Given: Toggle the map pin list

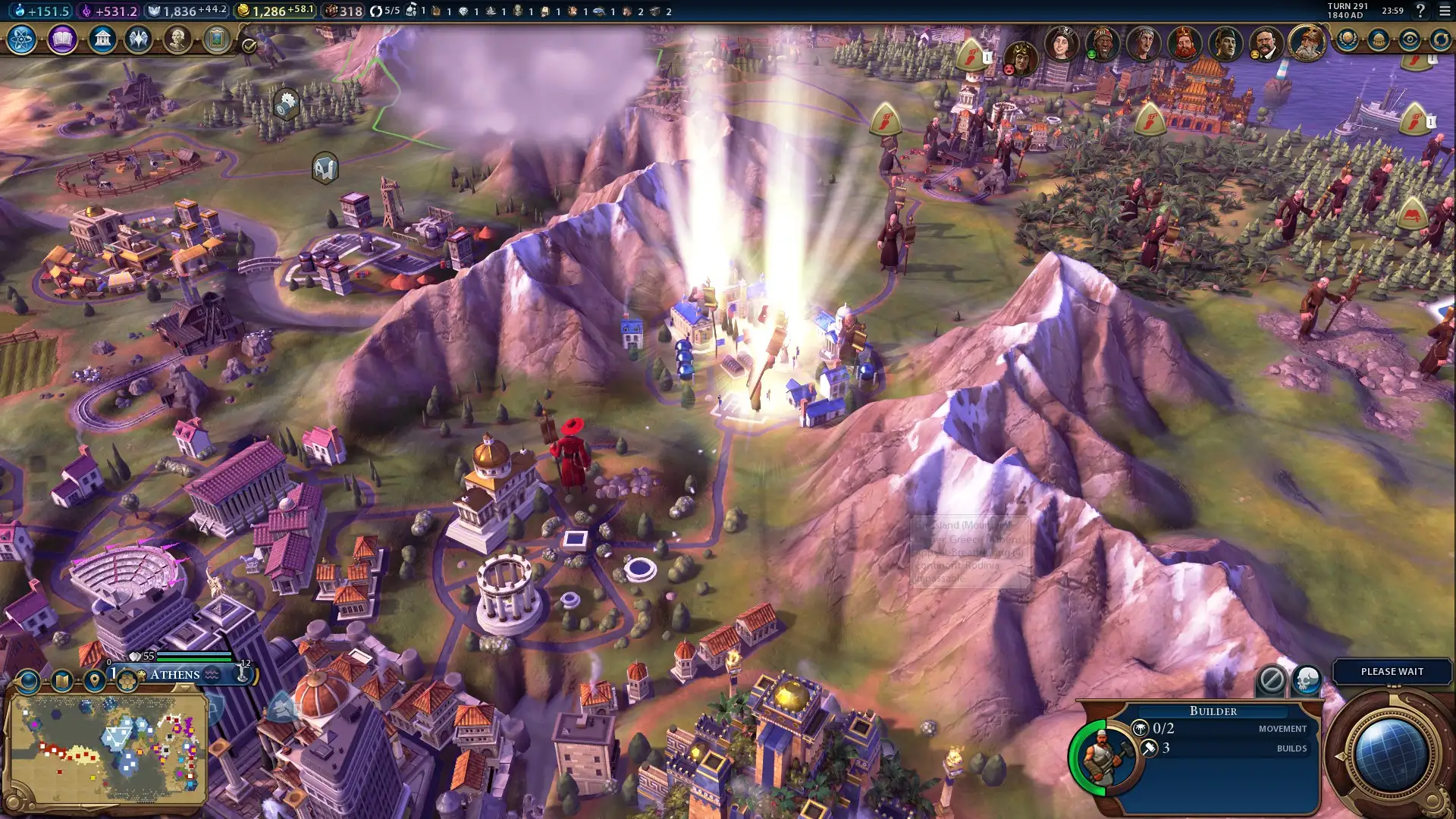Looking at the screenshot, I should pos(95,681).
